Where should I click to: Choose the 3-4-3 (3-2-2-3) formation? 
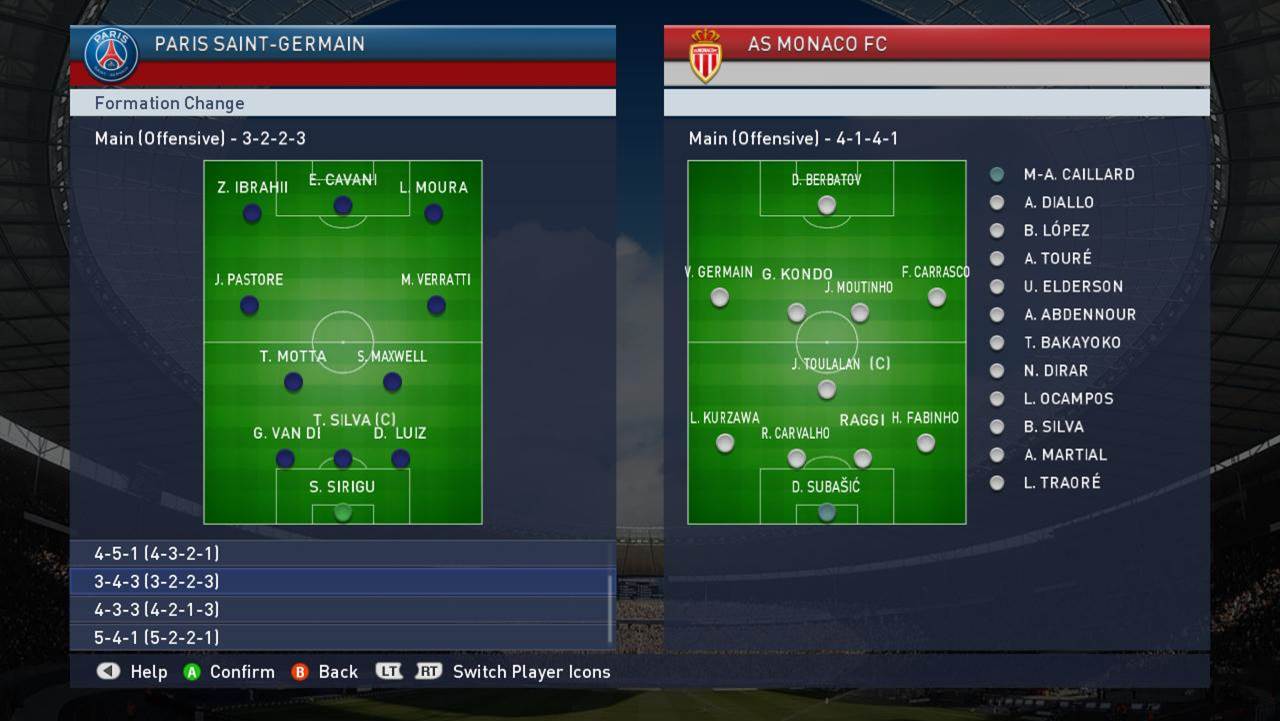pos(340,581)
